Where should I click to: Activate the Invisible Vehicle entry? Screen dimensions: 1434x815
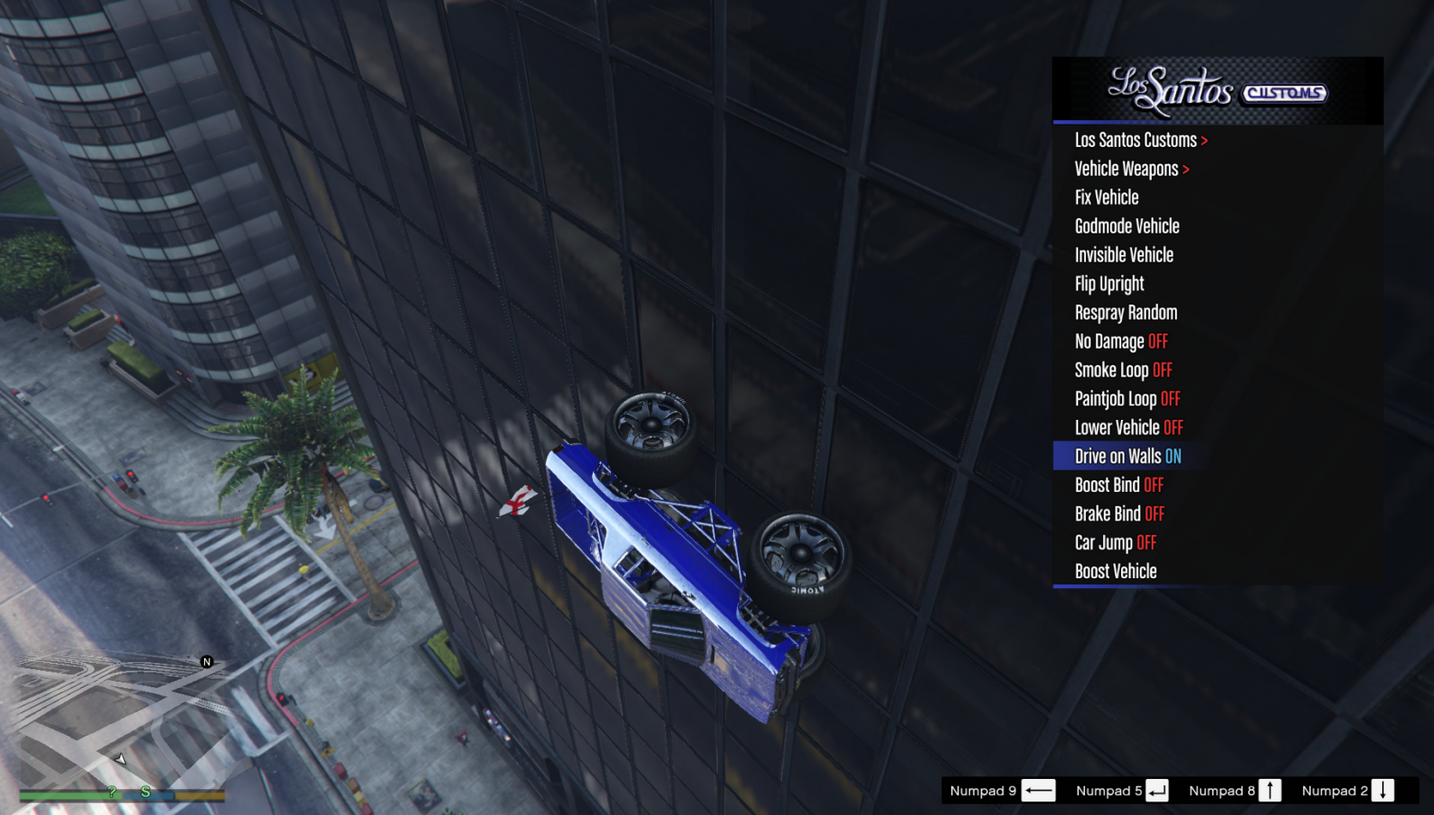point(1124,255)
